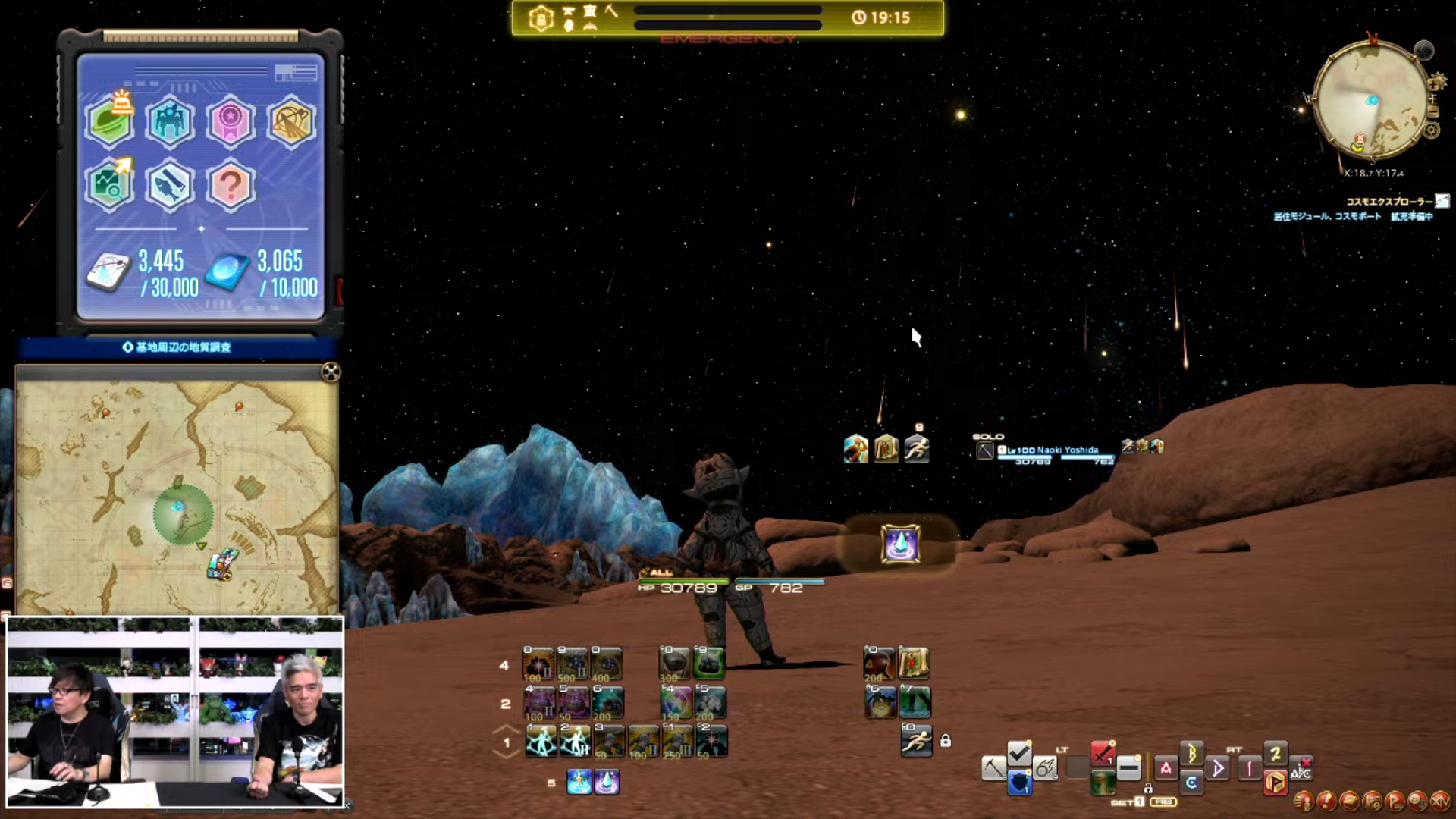Screen dimensions: 1456x819
Task: Select the pickaxe cross hotbar slot
Action: pyautogui.click(x=993, y=768)
